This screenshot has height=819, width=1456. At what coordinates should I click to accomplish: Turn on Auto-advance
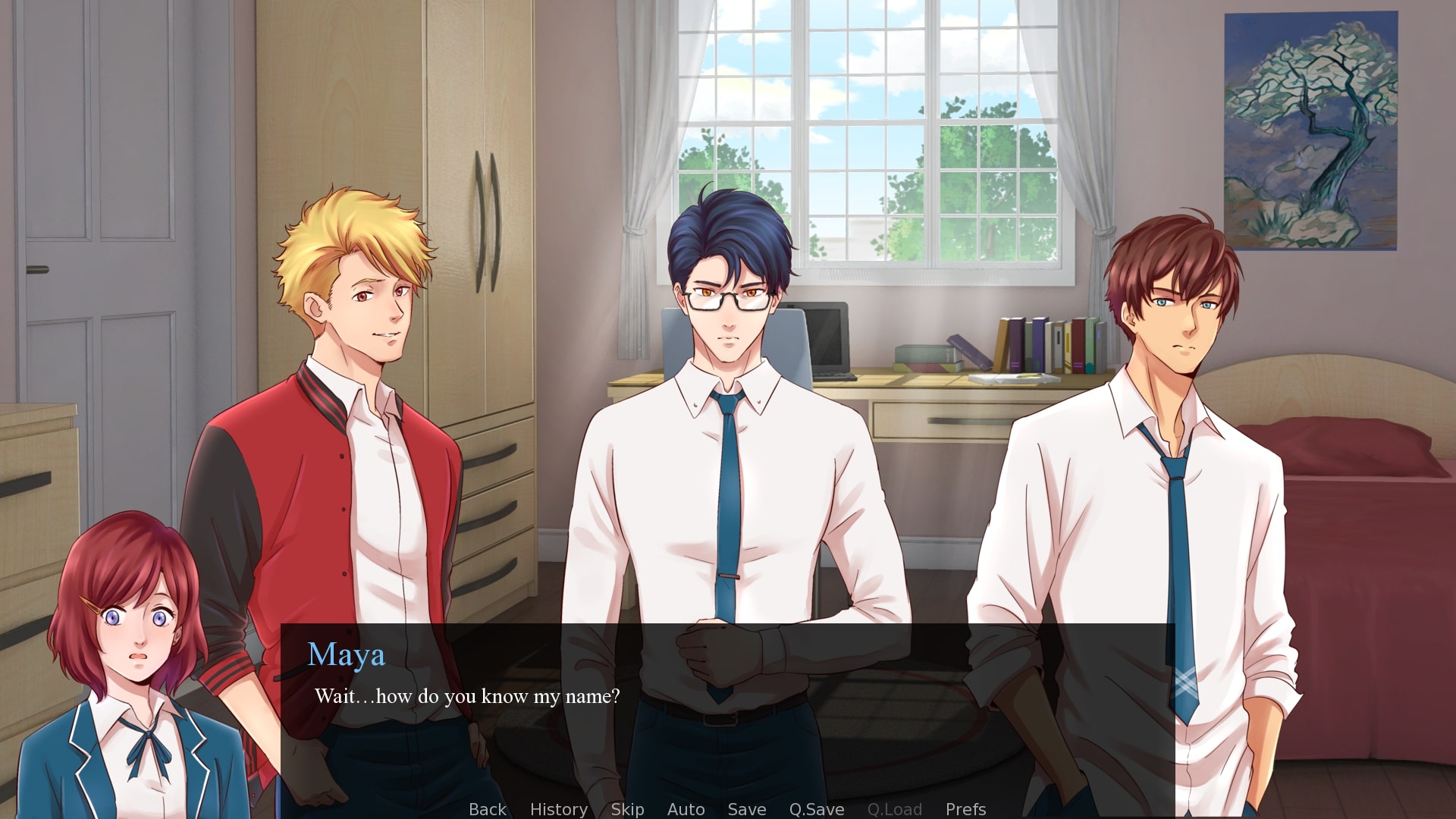point(686,809)
